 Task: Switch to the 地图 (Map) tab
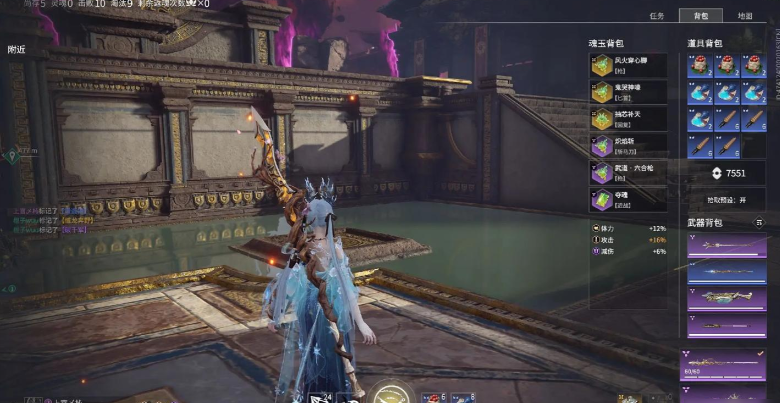click(x=745, y=16)
